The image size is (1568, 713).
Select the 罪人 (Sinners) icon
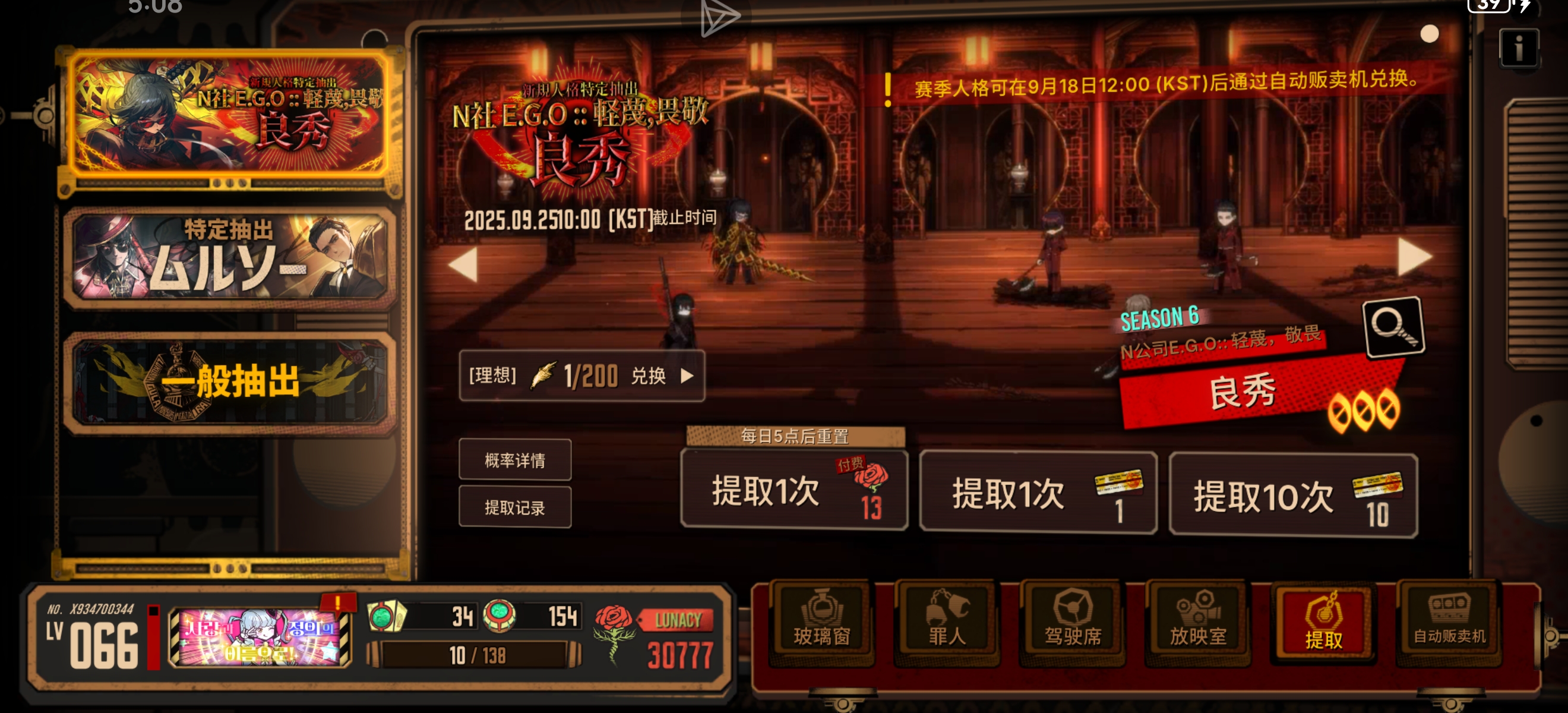(x=947, y=621)
